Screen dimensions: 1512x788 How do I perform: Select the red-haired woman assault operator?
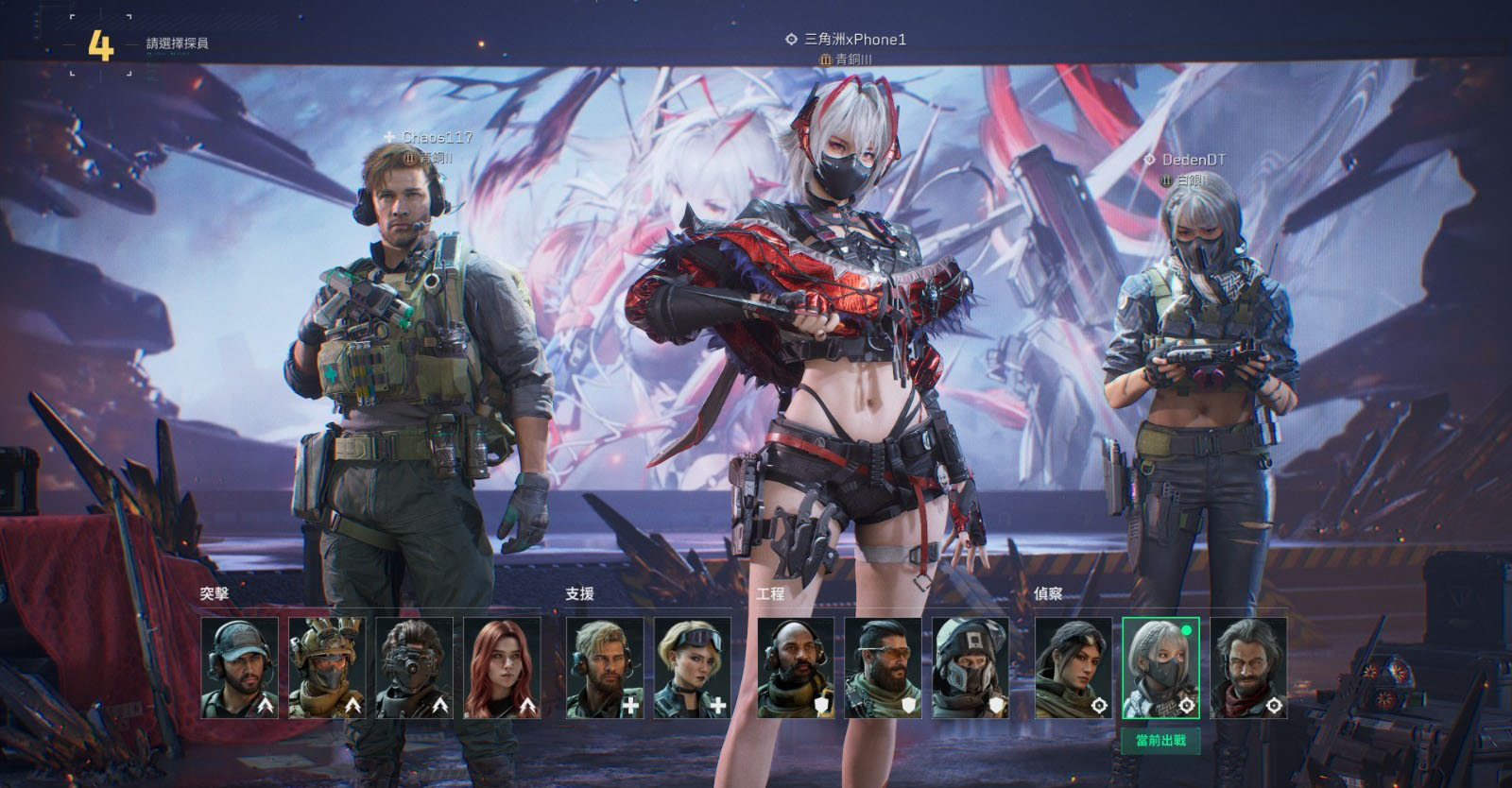point(502,668)
